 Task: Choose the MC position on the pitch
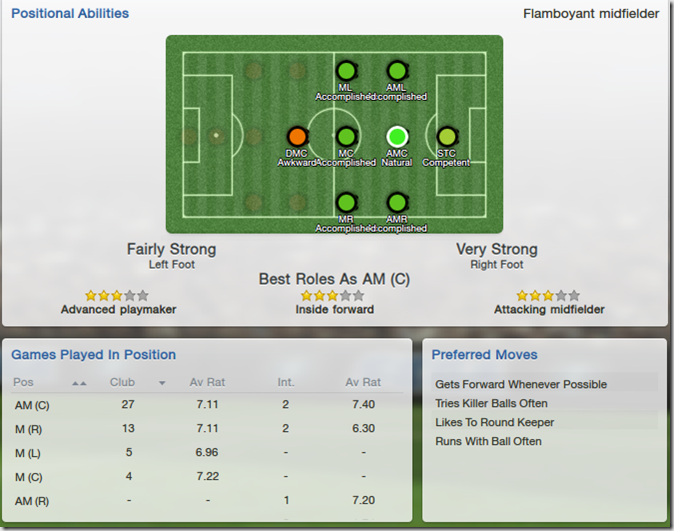click(346, 136)
